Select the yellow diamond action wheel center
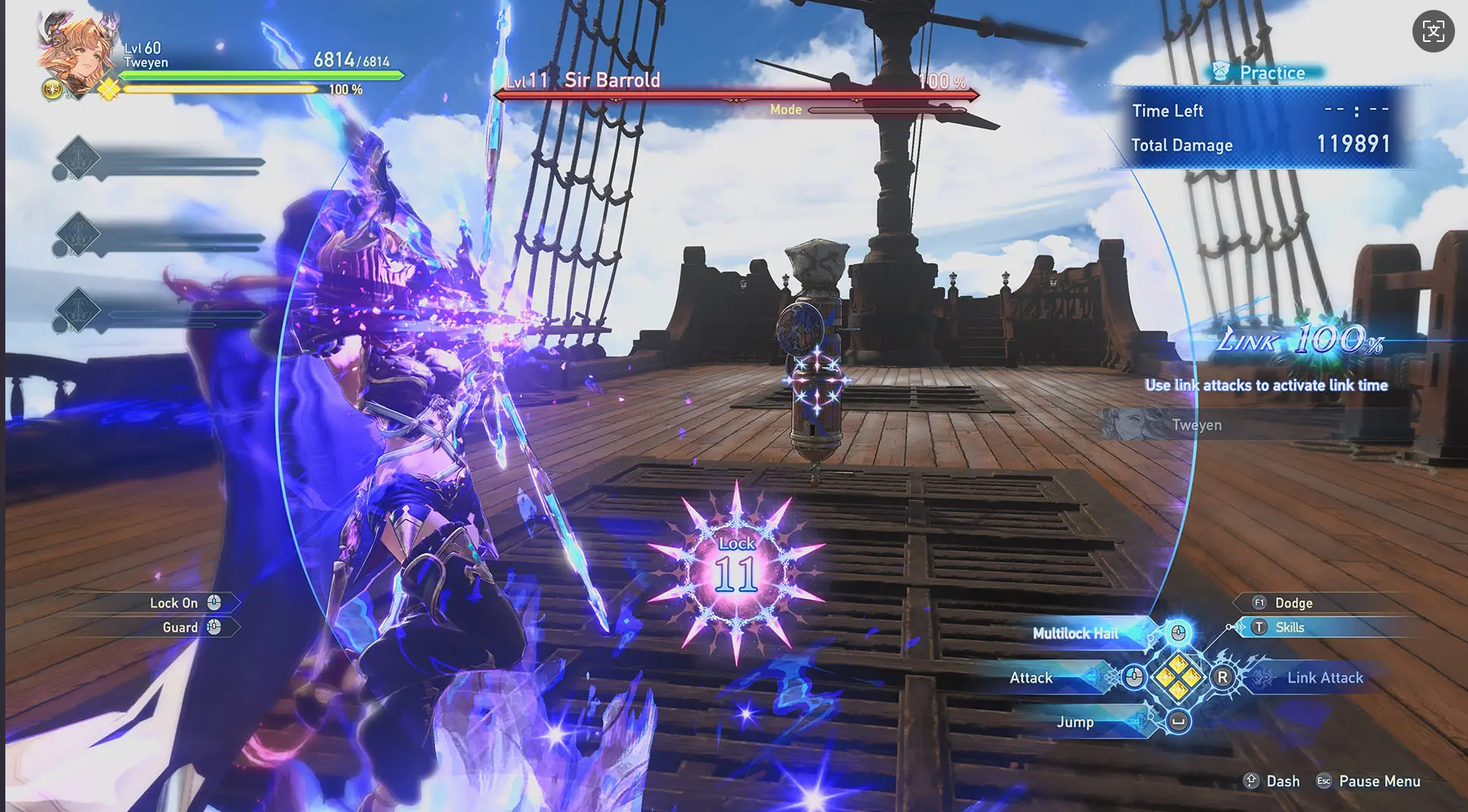1468x812 pixels. coord(1178,677)
